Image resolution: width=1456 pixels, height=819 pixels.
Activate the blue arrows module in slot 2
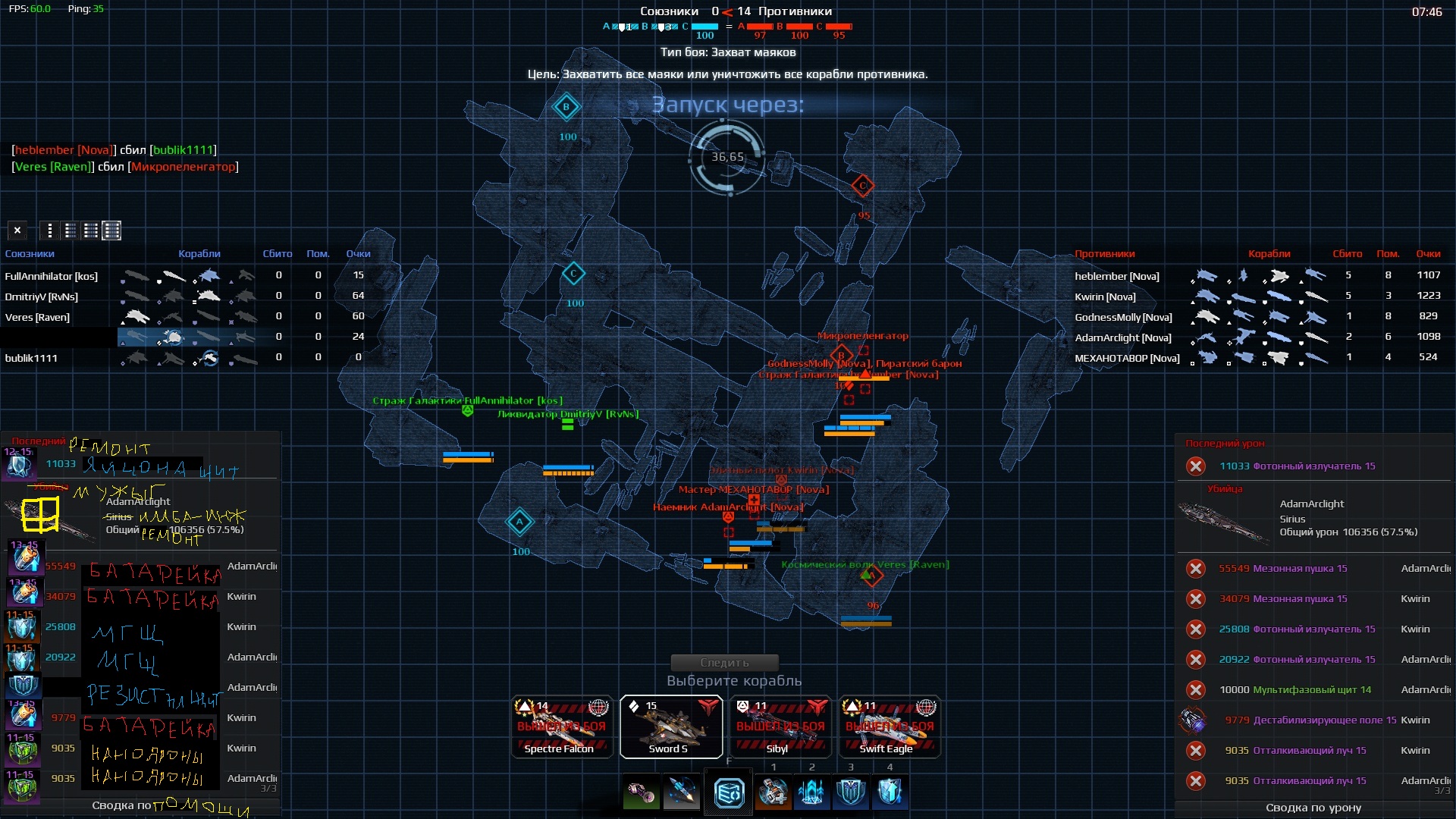(x=812, y=793)
